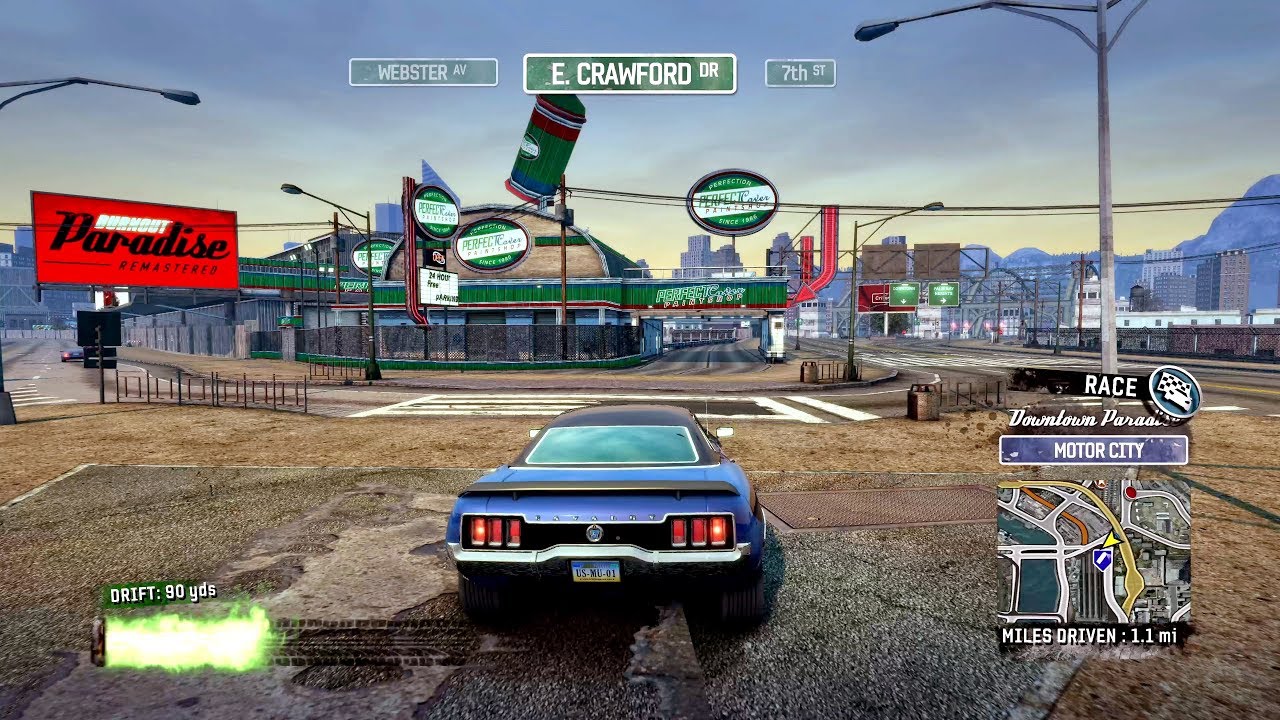Viewport: 1280px width, 720px height.
Task: Choose the 7th St street sign
Action: pyautogui.click(x=800, y=73)
